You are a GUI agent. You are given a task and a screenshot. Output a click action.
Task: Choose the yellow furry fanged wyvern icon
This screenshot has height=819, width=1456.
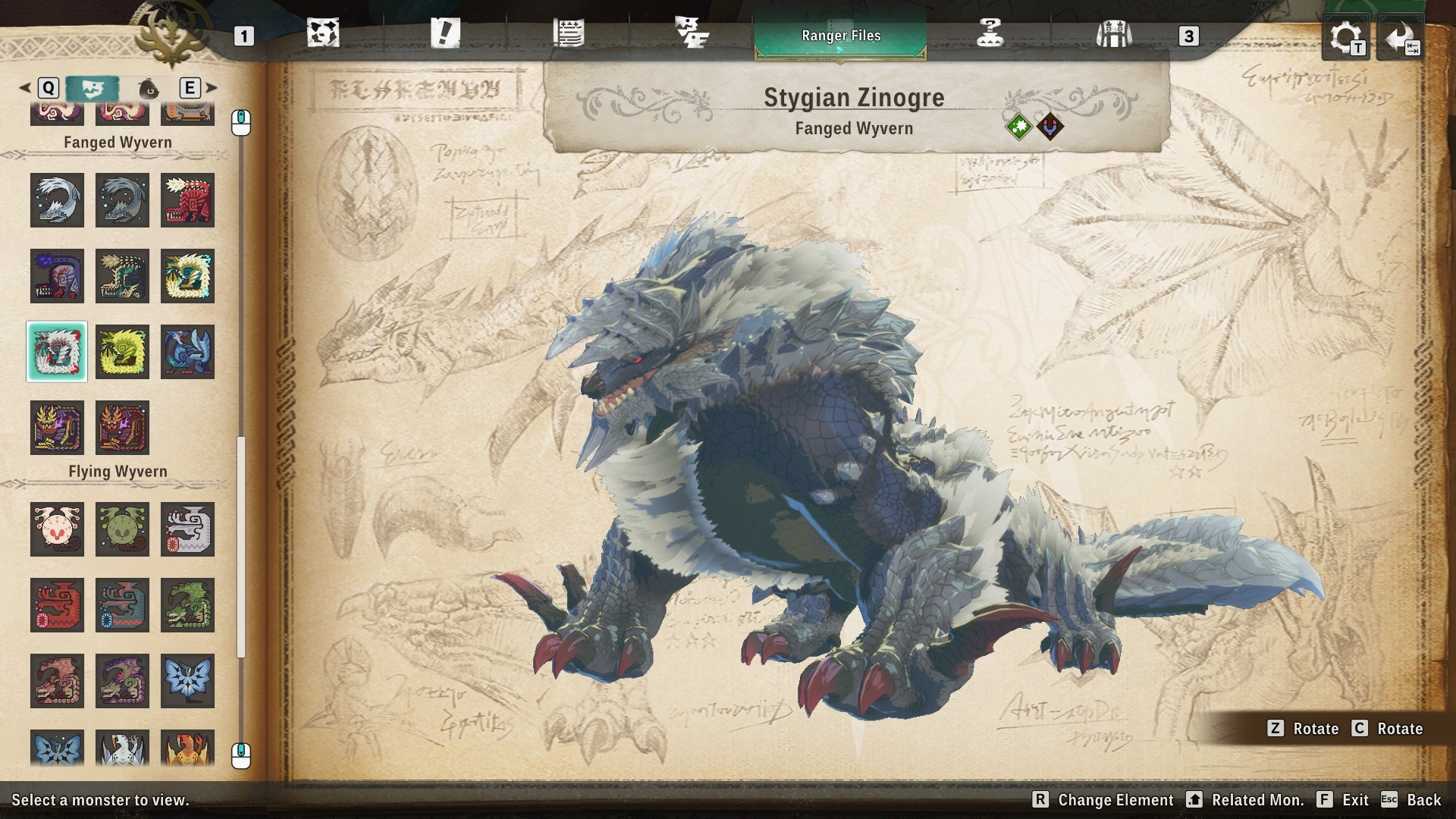pyautogui.click(x=122, y=352)
